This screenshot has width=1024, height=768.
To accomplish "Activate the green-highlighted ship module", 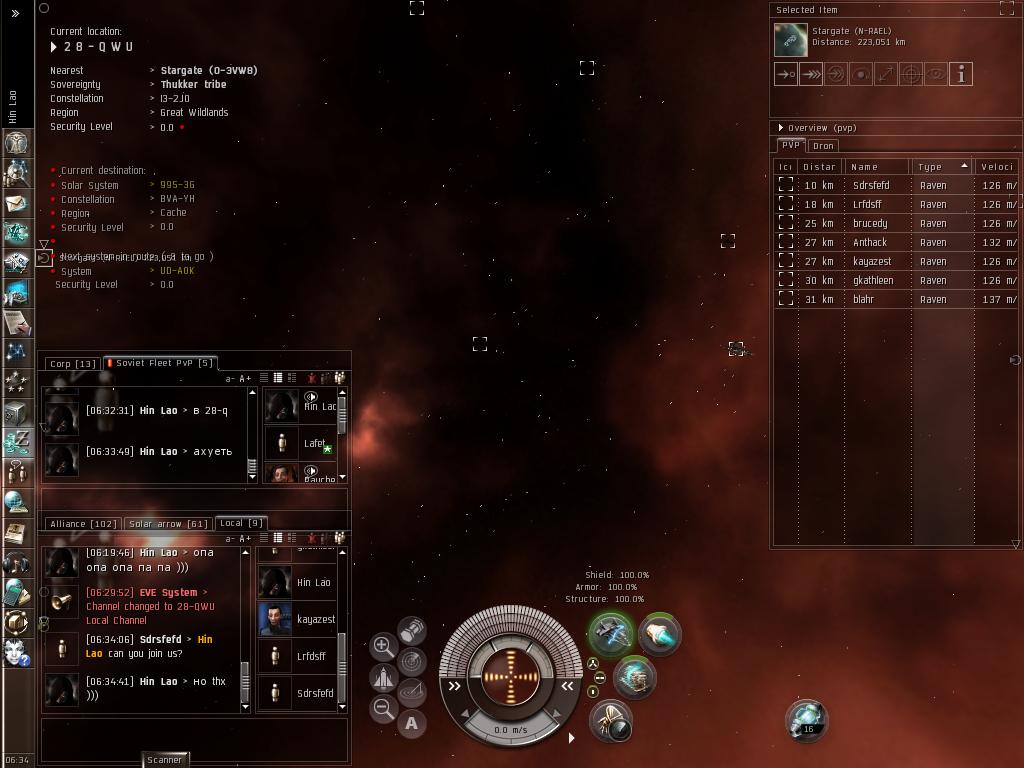I will [x=610, y=633].
